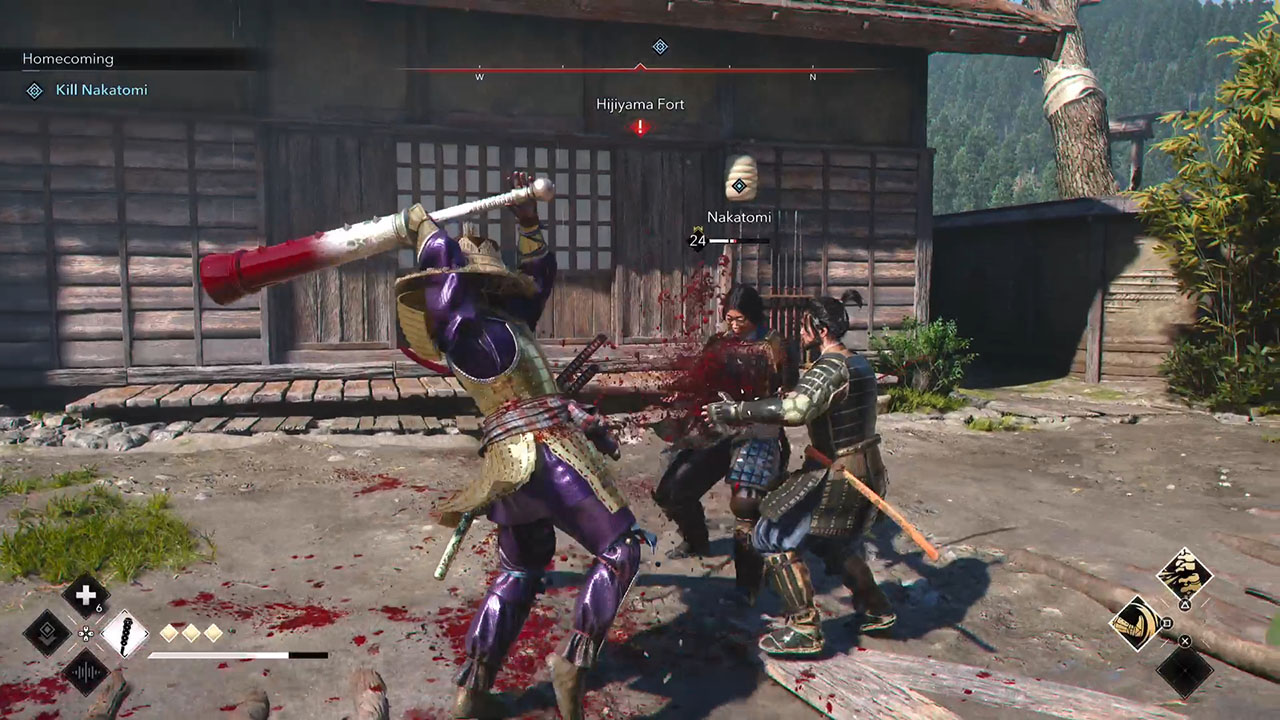This screenshot has width=1280, height=720.
Task: Select the spiked club weapon slot
Action: [124, 634]
